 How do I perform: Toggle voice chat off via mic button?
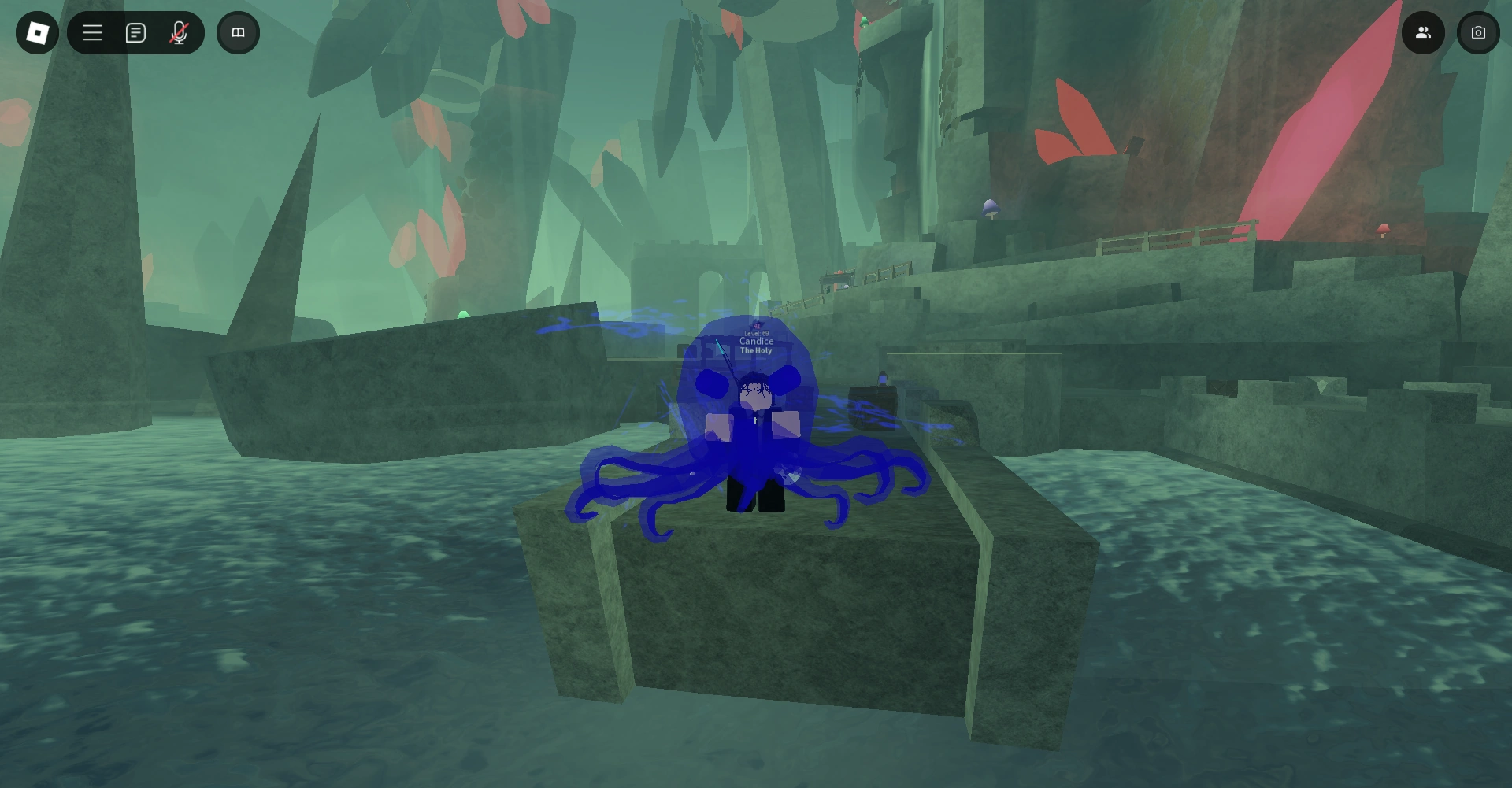[179, 32]
